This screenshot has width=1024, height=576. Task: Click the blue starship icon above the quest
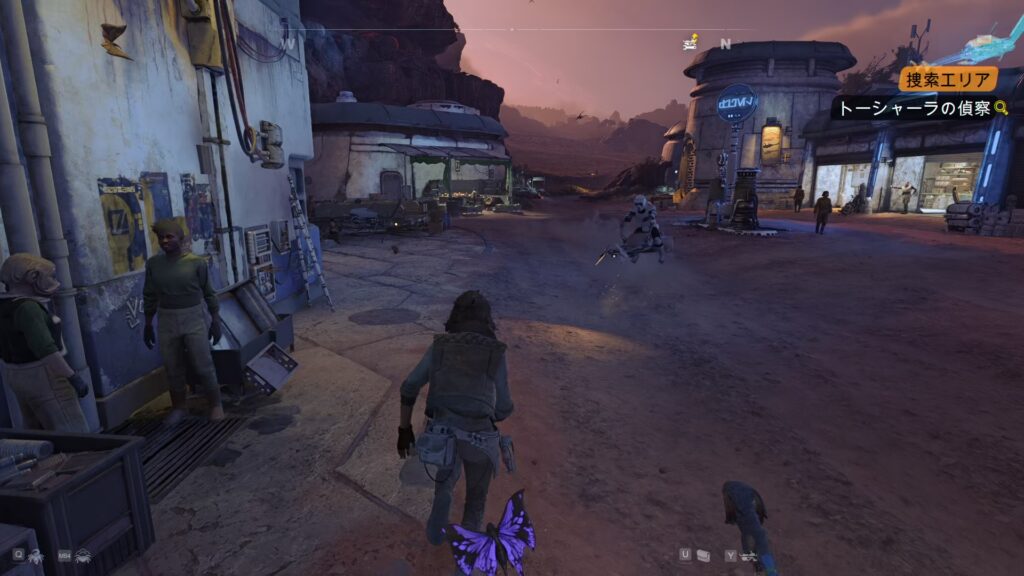[x=990, y=45]
